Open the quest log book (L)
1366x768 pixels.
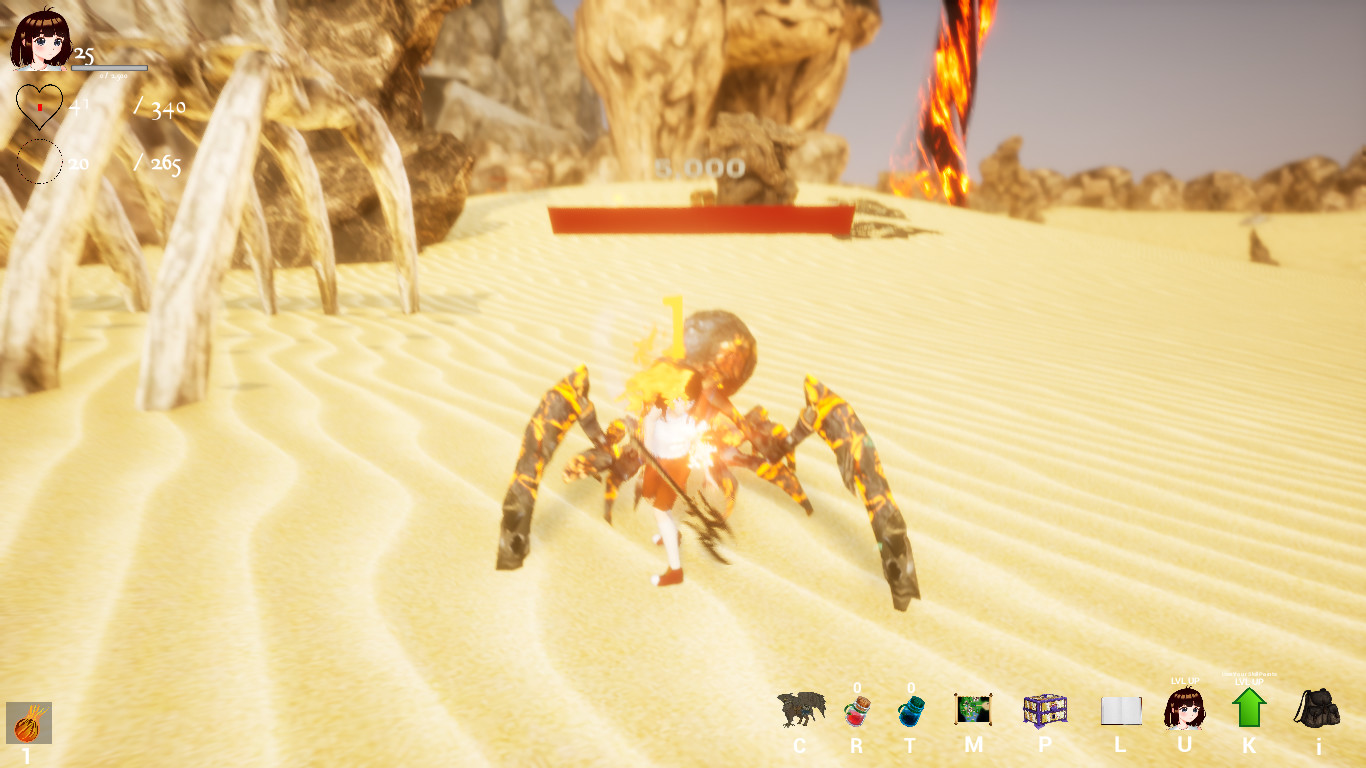[1122, 710]
